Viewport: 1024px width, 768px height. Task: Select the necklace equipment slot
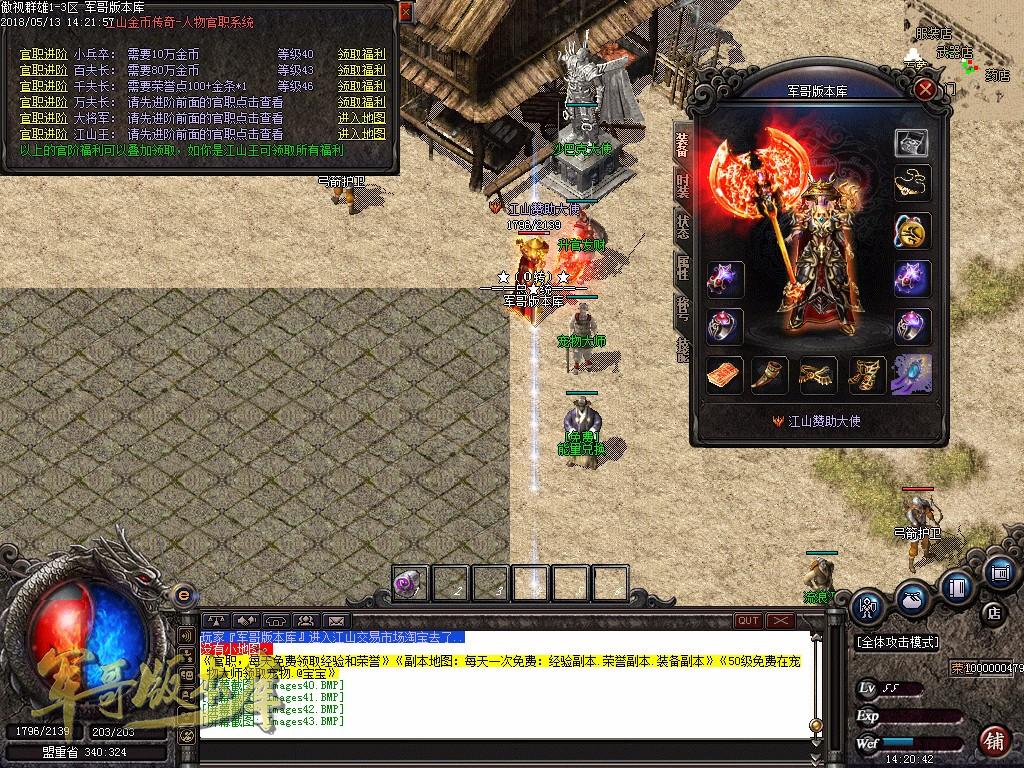click(x=911, y=182)
